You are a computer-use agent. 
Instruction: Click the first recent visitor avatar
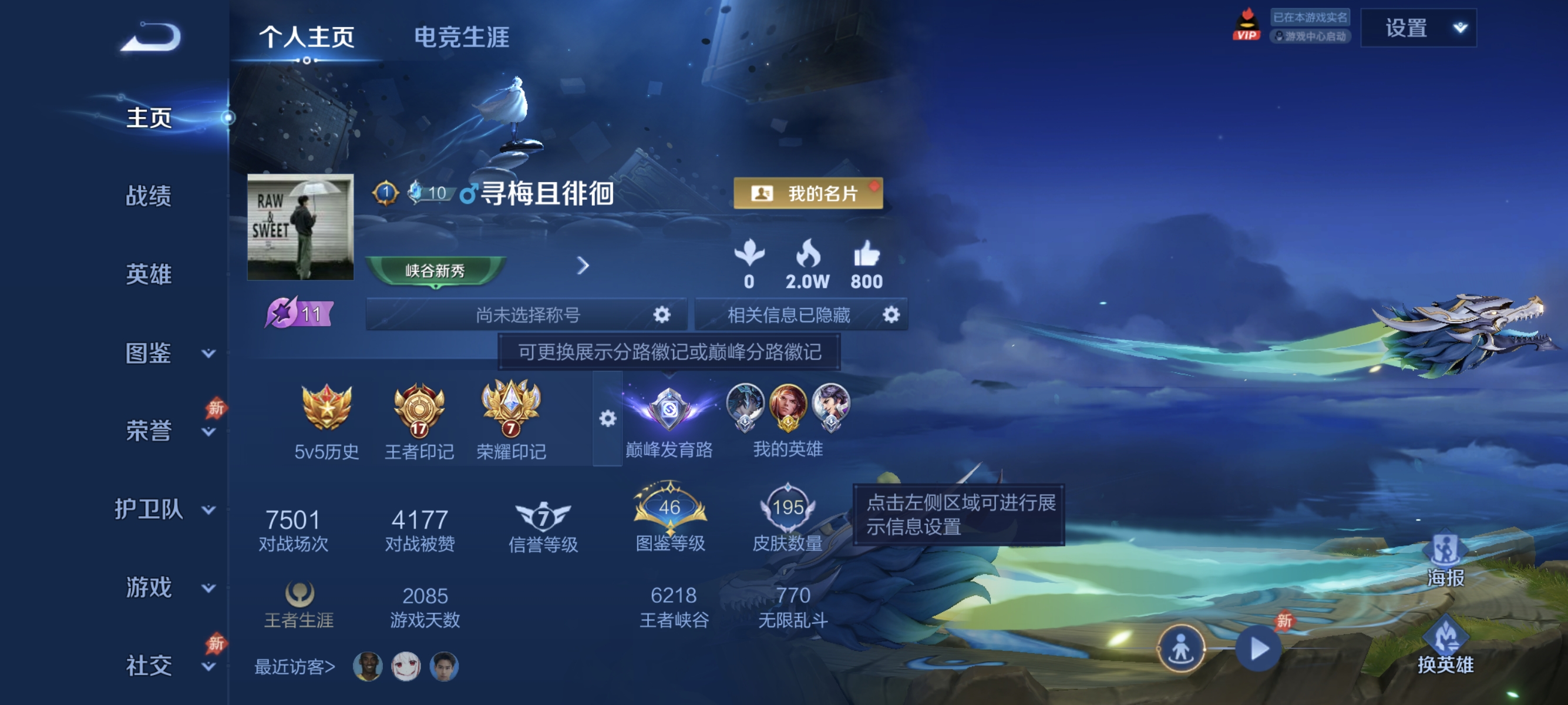368,667
